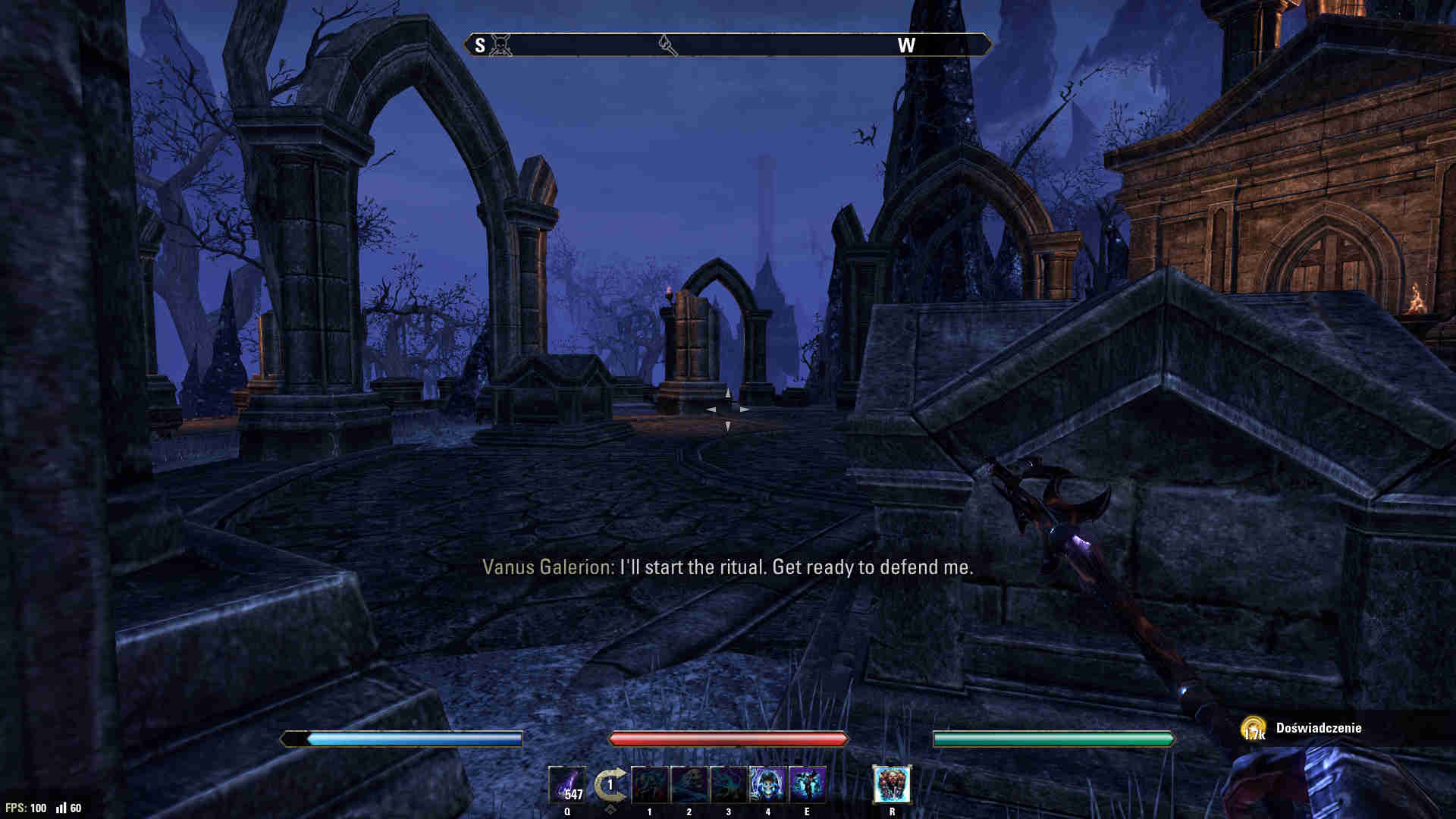Image resolution: width=1456 pixels, height=819 pixels.
Task: Use the quickslot potion with 547 count
Action: pyautogui.click(x=567, y=785)
